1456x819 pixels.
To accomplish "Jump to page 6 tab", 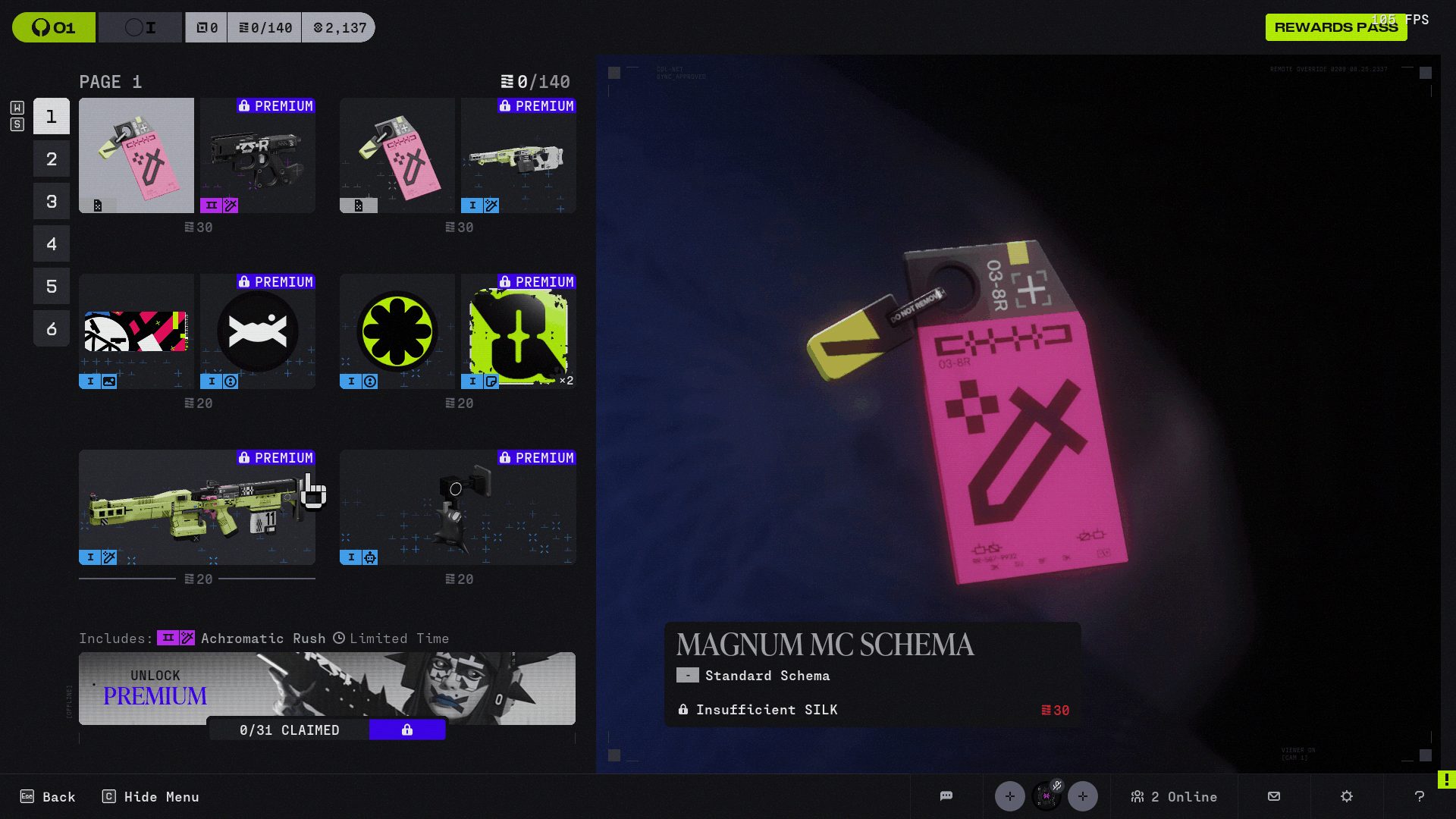I will (52, 328).
